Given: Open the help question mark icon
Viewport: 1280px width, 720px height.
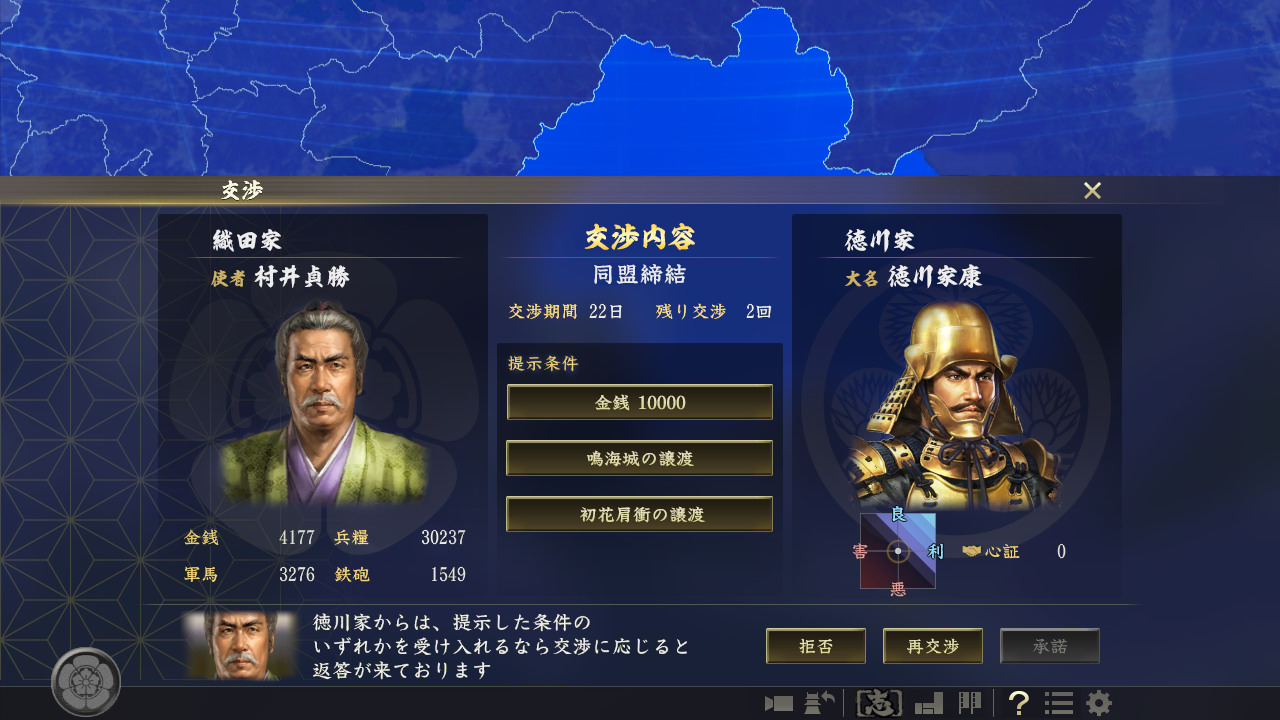Looking at the screenshot, I should (1018, 703).
